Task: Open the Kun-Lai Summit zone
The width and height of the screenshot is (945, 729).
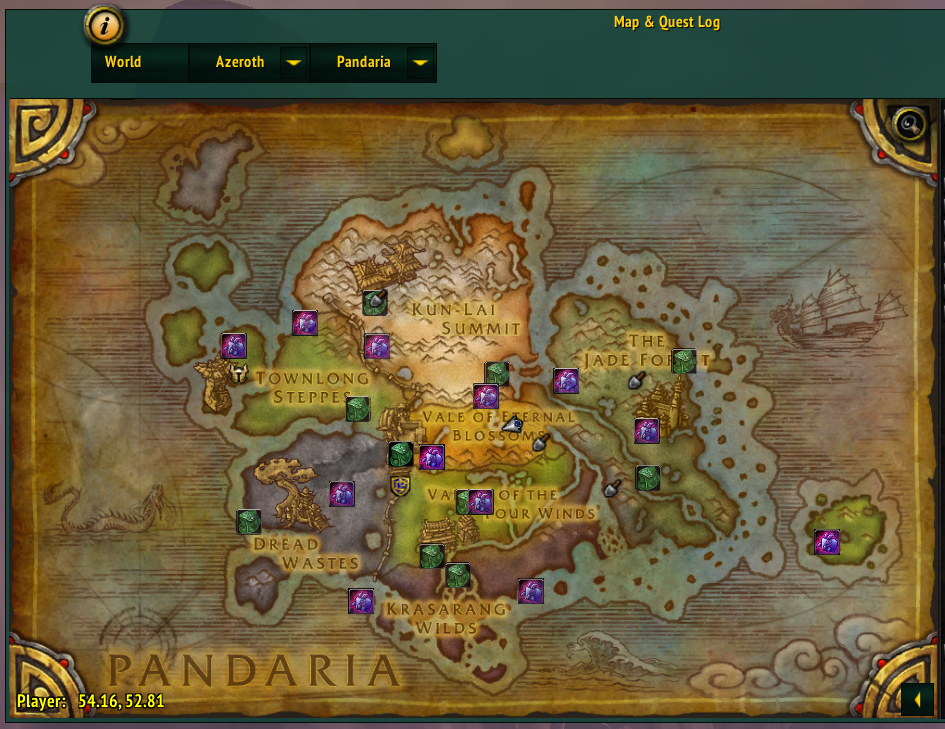Action: click(x=467, y=318)
